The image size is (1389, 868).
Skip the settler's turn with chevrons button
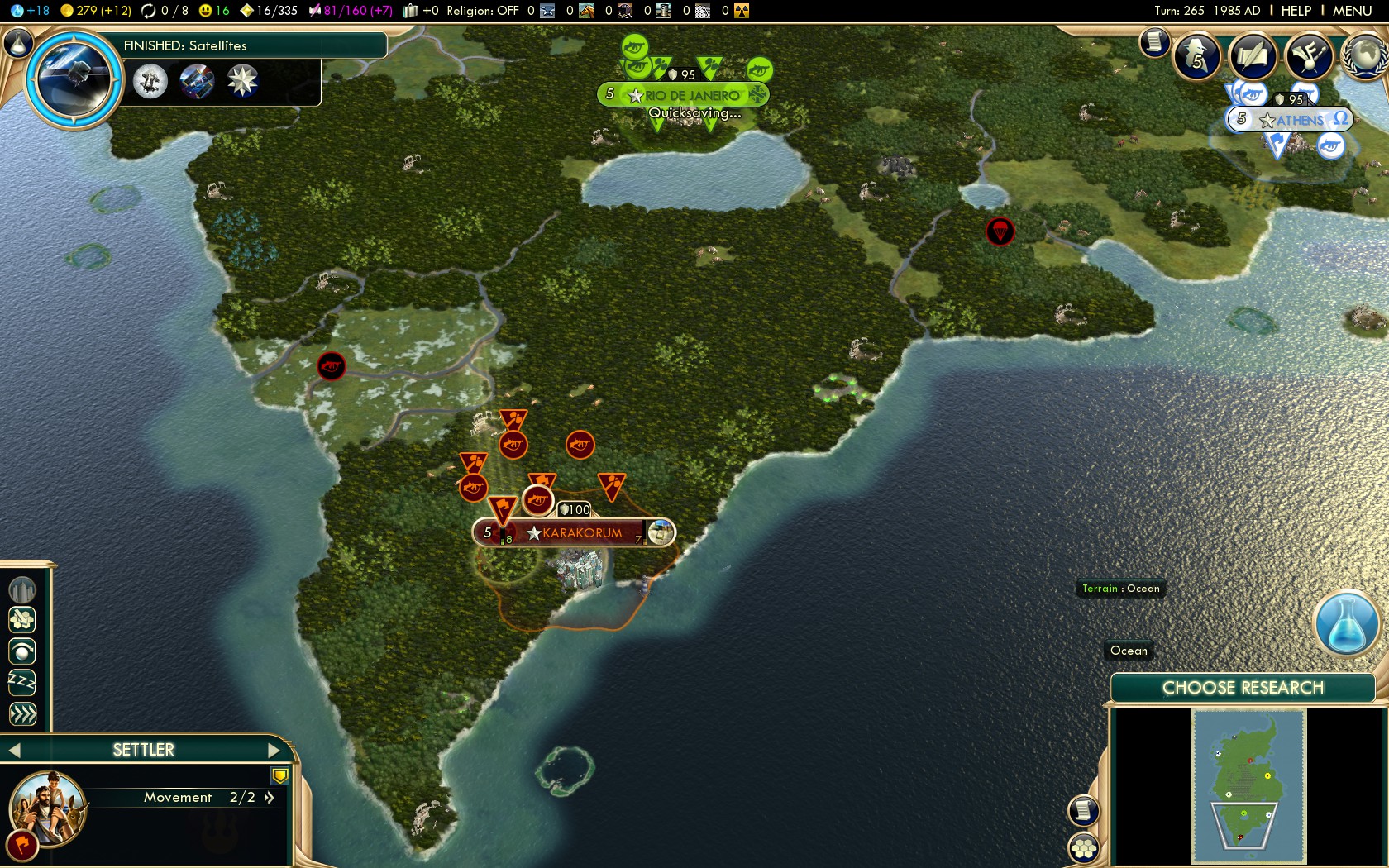(22, 713)
